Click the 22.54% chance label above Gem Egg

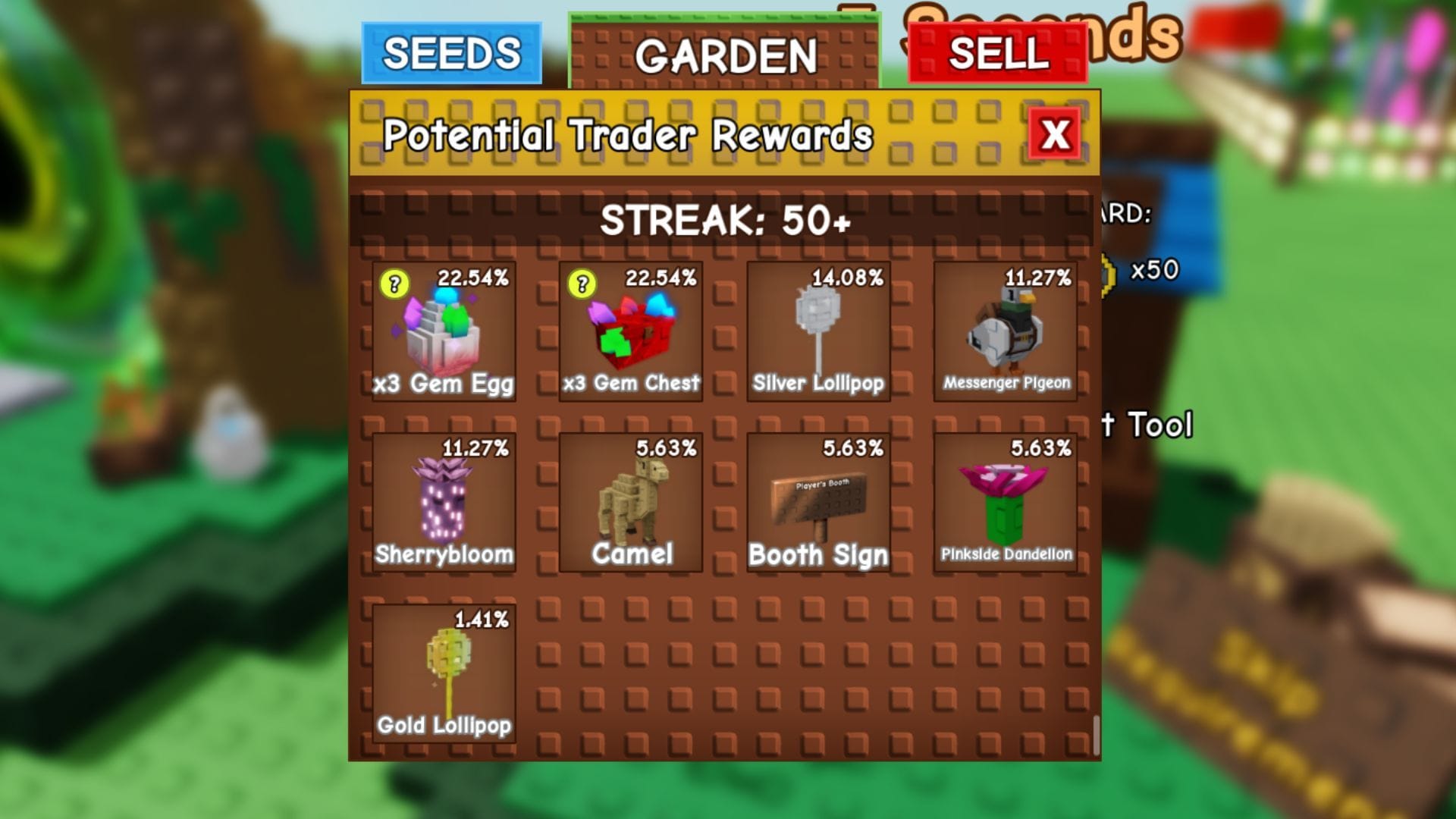pos(476,278)
